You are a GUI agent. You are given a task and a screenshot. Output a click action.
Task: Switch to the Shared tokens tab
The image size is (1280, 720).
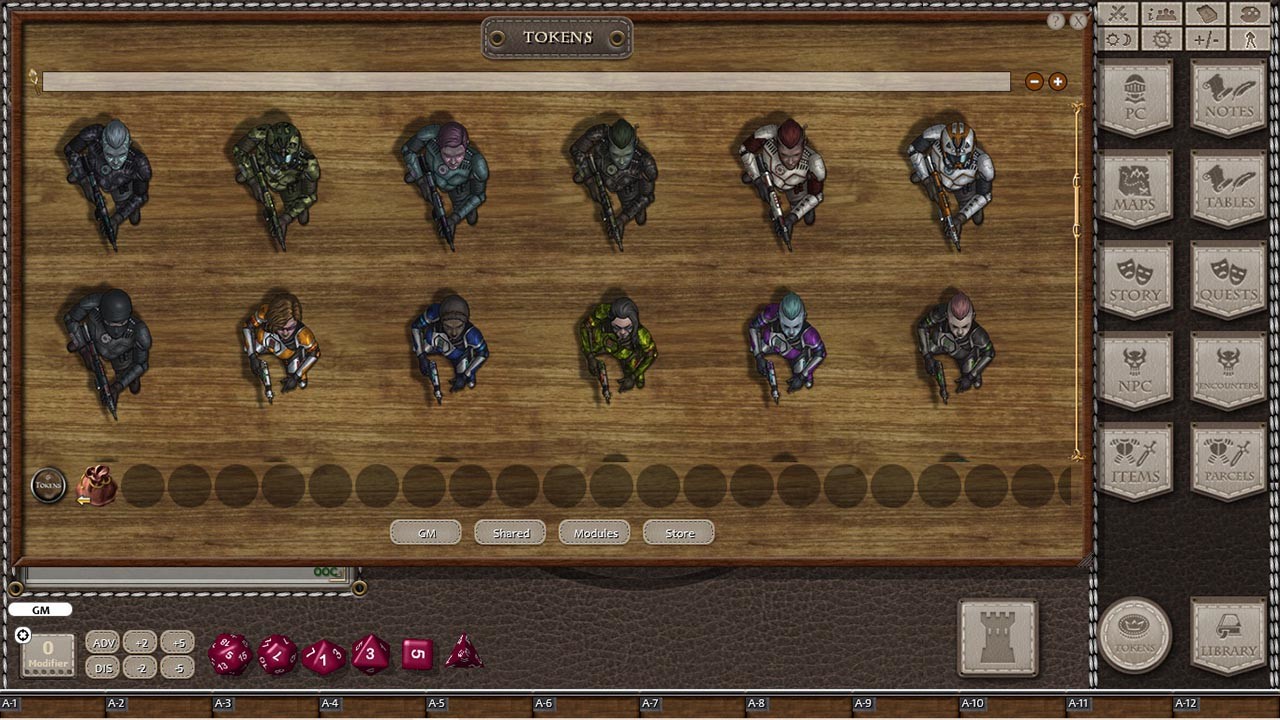(510, 533)
